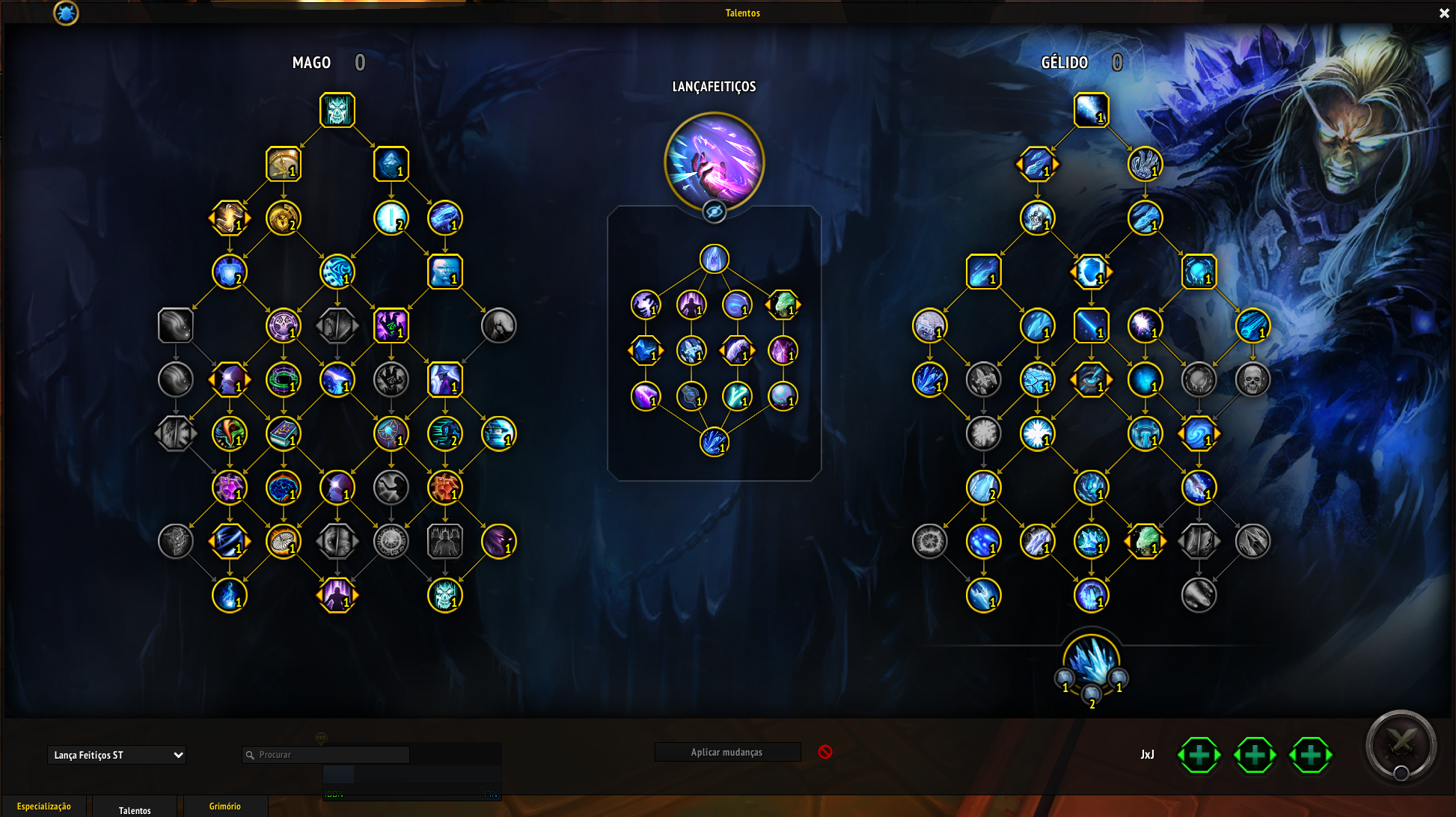Toggle the eye icon under hero portrait
The width and height of the screenshot is (1456, 817).
[x=714, y=212]
